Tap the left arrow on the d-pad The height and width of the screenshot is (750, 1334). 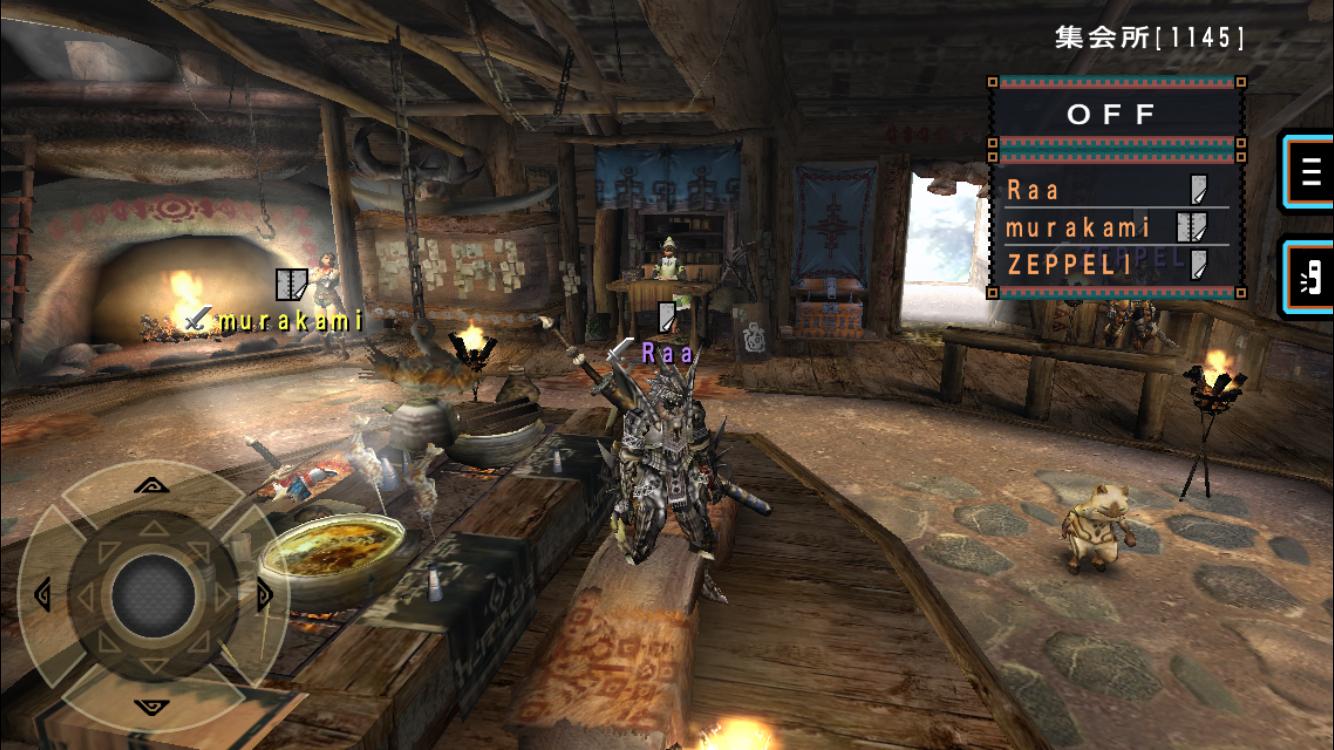(x=42, y=596)
